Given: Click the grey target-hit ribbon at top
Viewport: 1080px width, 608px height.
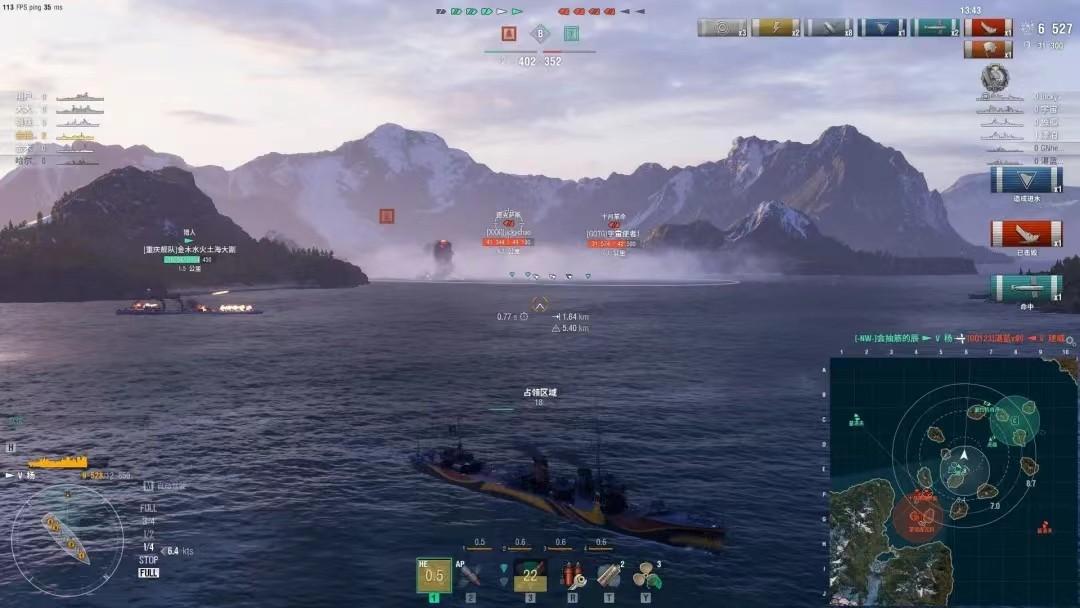Looking at the screenshot, I should click(722, 28).
